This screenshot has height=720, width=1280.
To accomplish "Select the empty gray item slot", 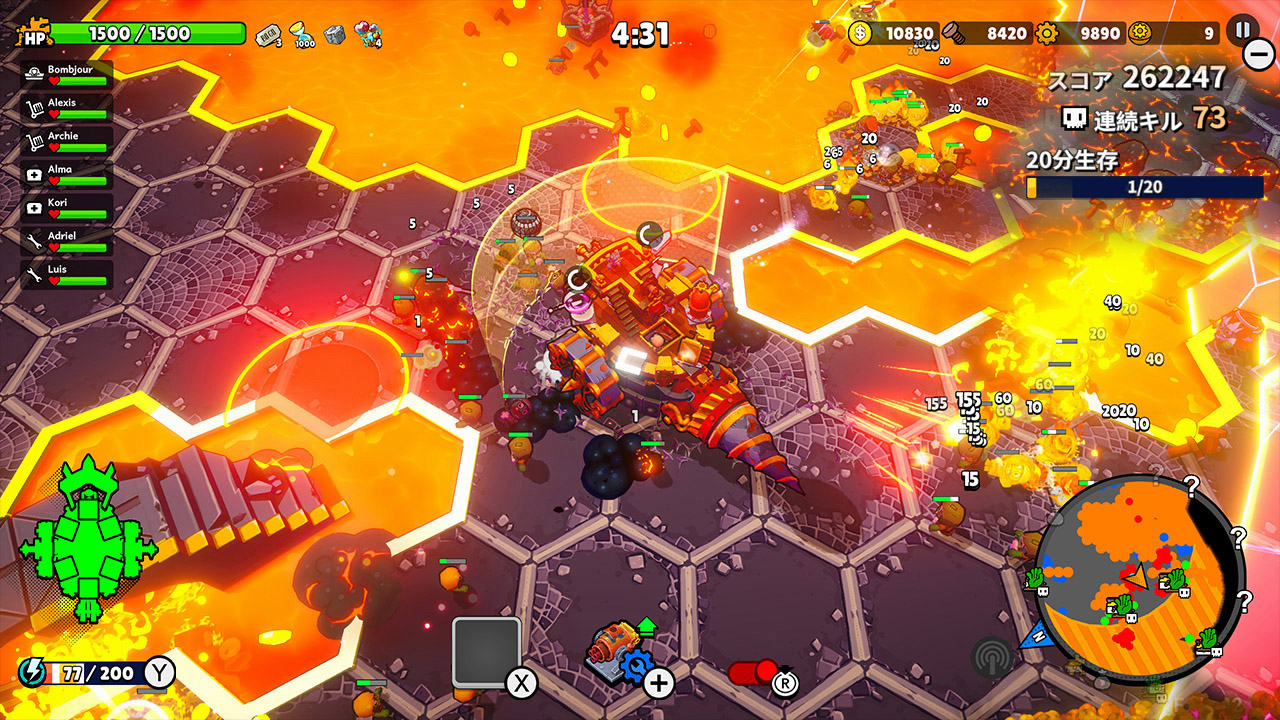I will click(x=487, y=652).
